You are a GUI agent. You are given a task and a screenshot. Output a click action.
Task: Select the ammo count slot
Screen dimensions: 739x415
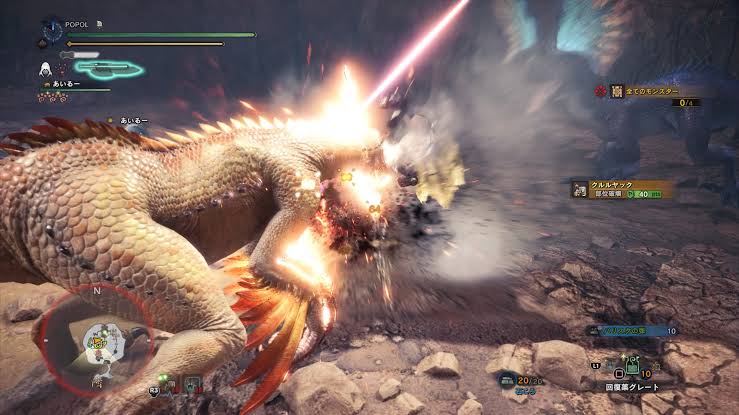click(x=521, y=381)
